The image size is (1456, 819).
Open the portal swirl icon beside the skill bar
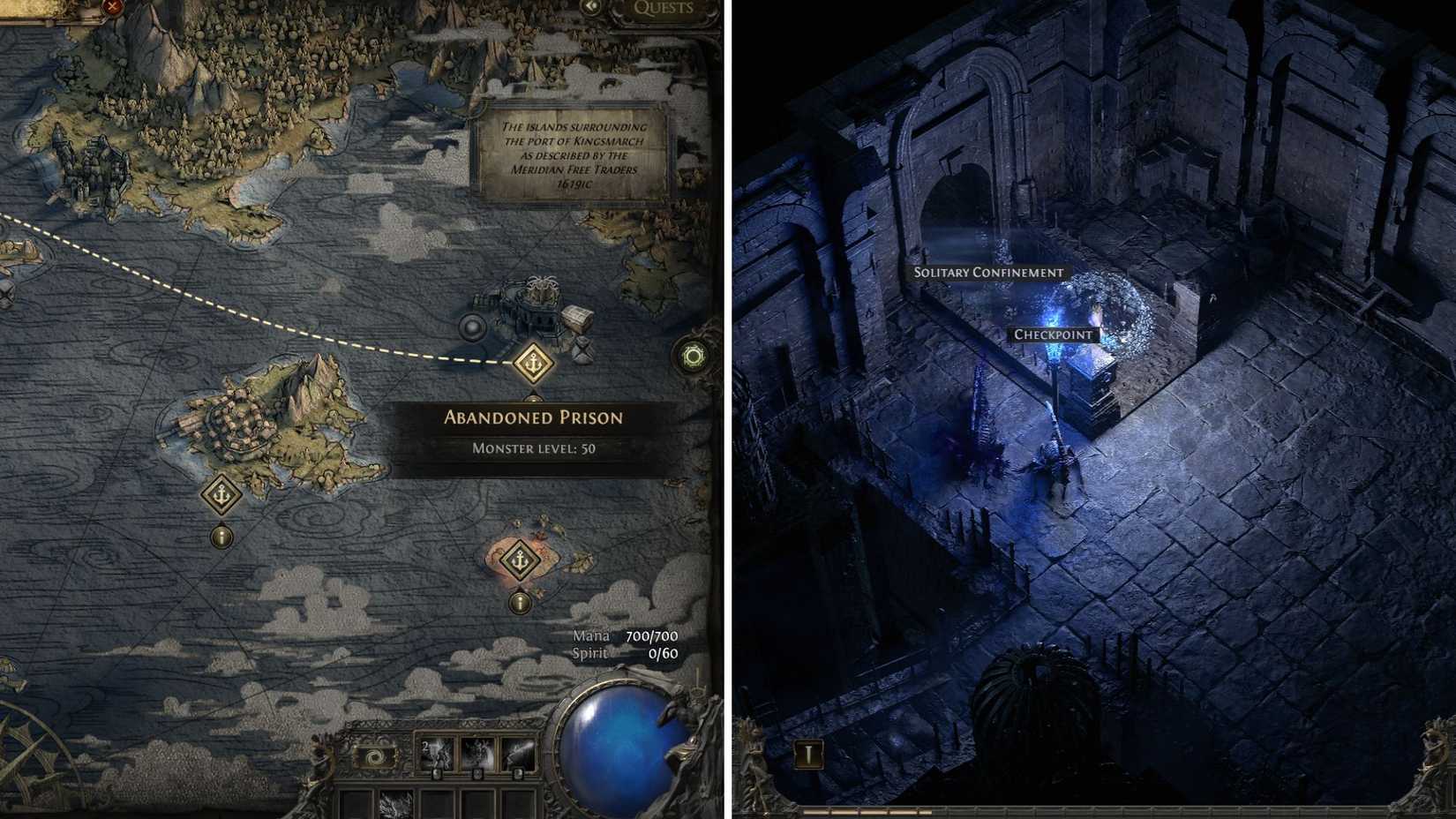tap(374, 755)
